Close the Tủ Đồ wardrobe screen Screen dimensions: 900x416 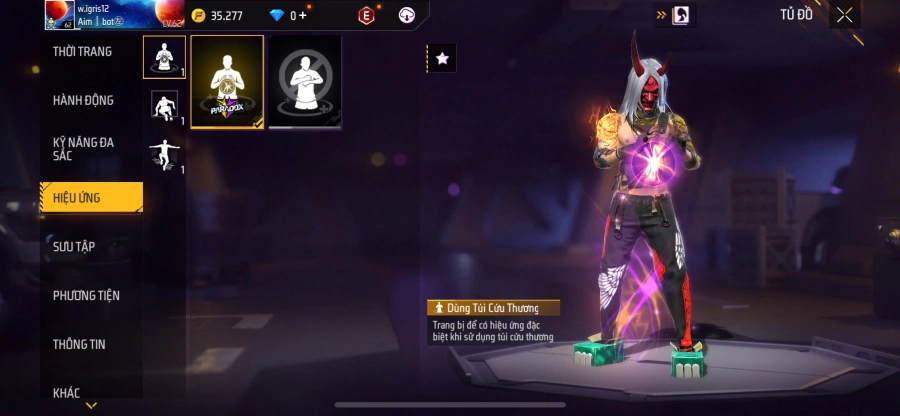tap(845, 15)
